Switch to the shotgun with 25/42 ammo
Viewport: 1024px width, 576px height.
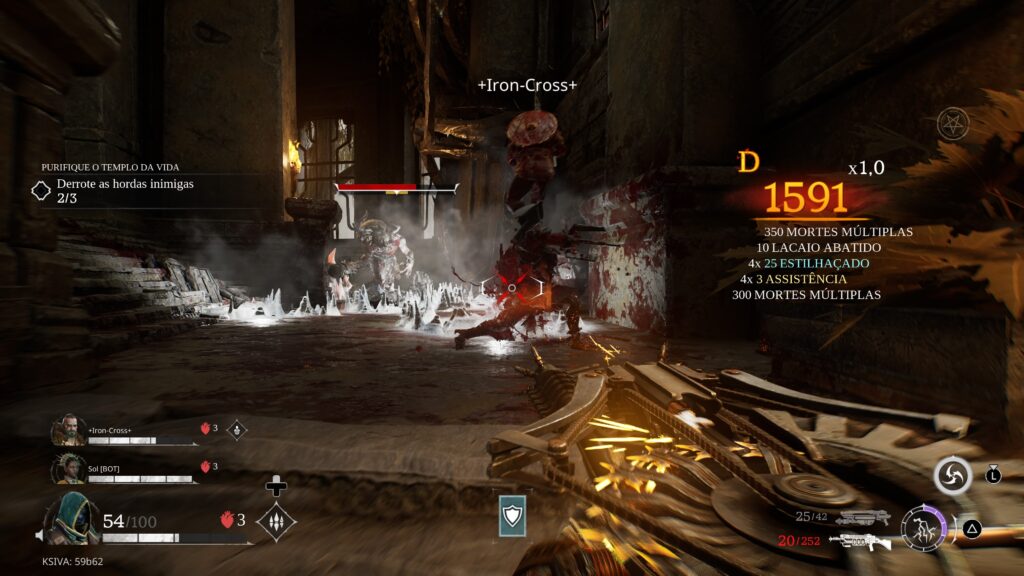(863, 517)
